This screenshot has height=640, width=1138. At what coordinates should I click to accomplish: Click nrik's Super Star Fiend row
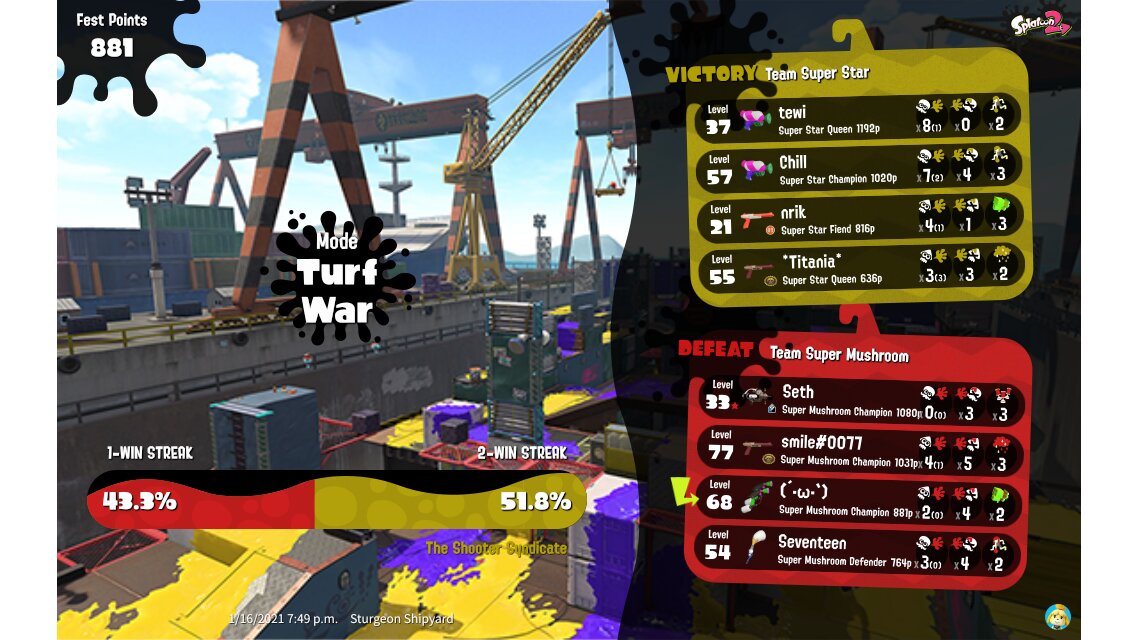(860, 217)
